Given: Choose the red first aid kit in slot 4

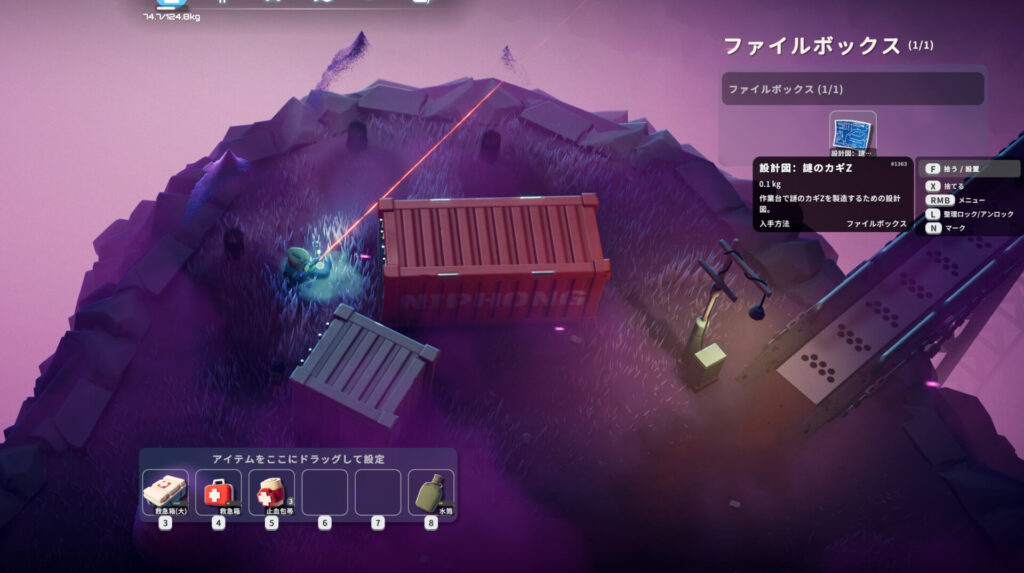Looking at the screenshot, I should coord(218,492).
